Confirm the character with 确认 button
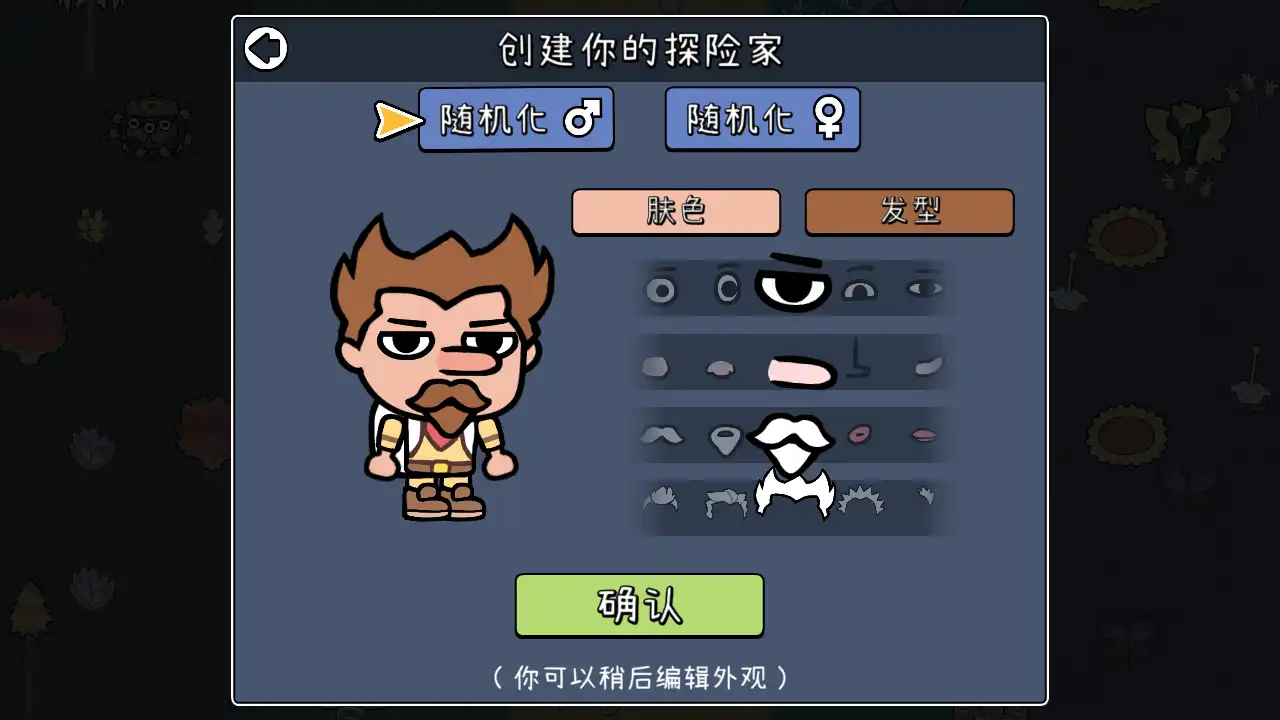Viewport: 1280px width, 720px height. [639, 604]
